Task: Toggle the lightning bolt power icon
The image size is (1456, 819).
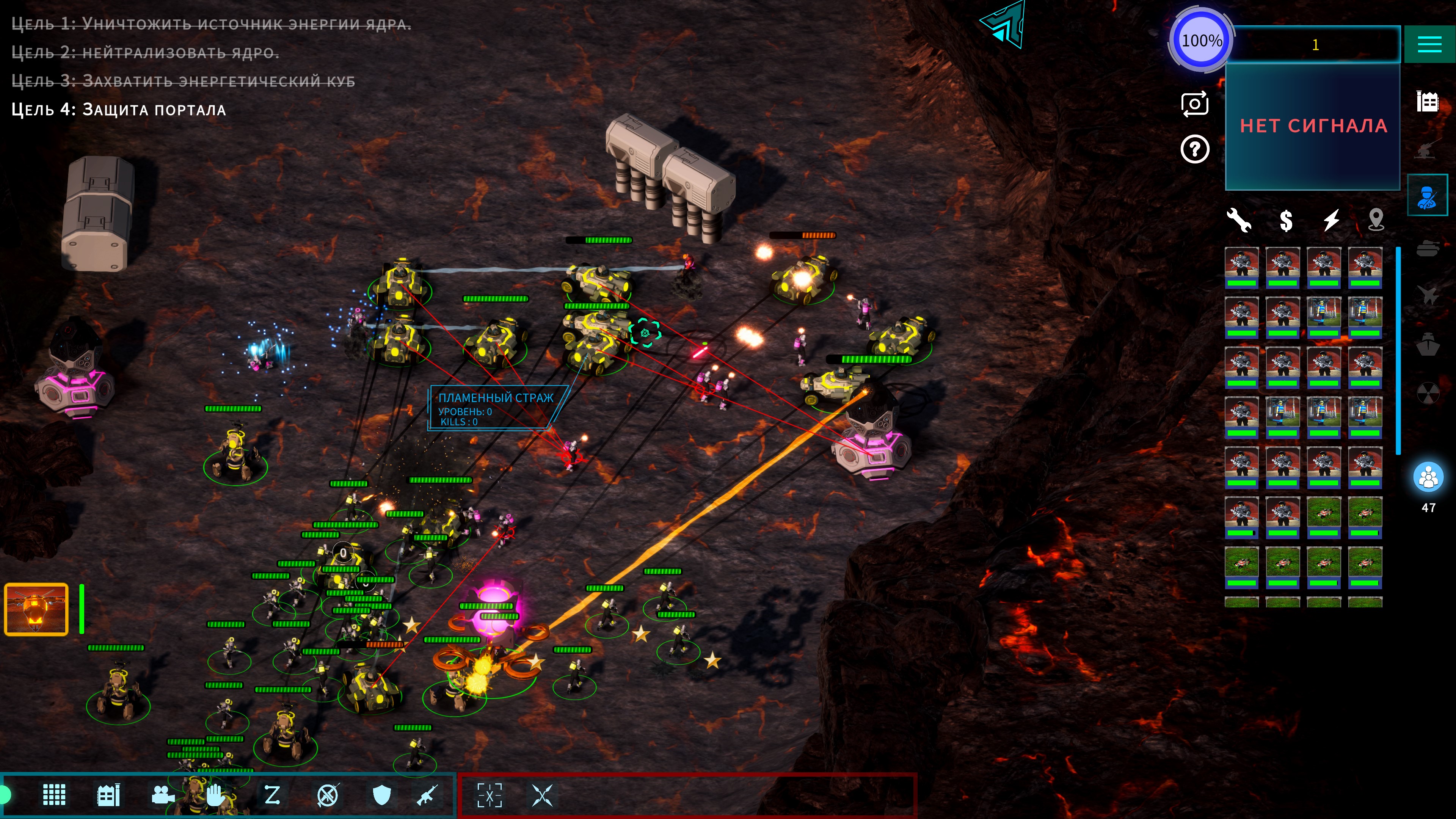Action: 1331,220
